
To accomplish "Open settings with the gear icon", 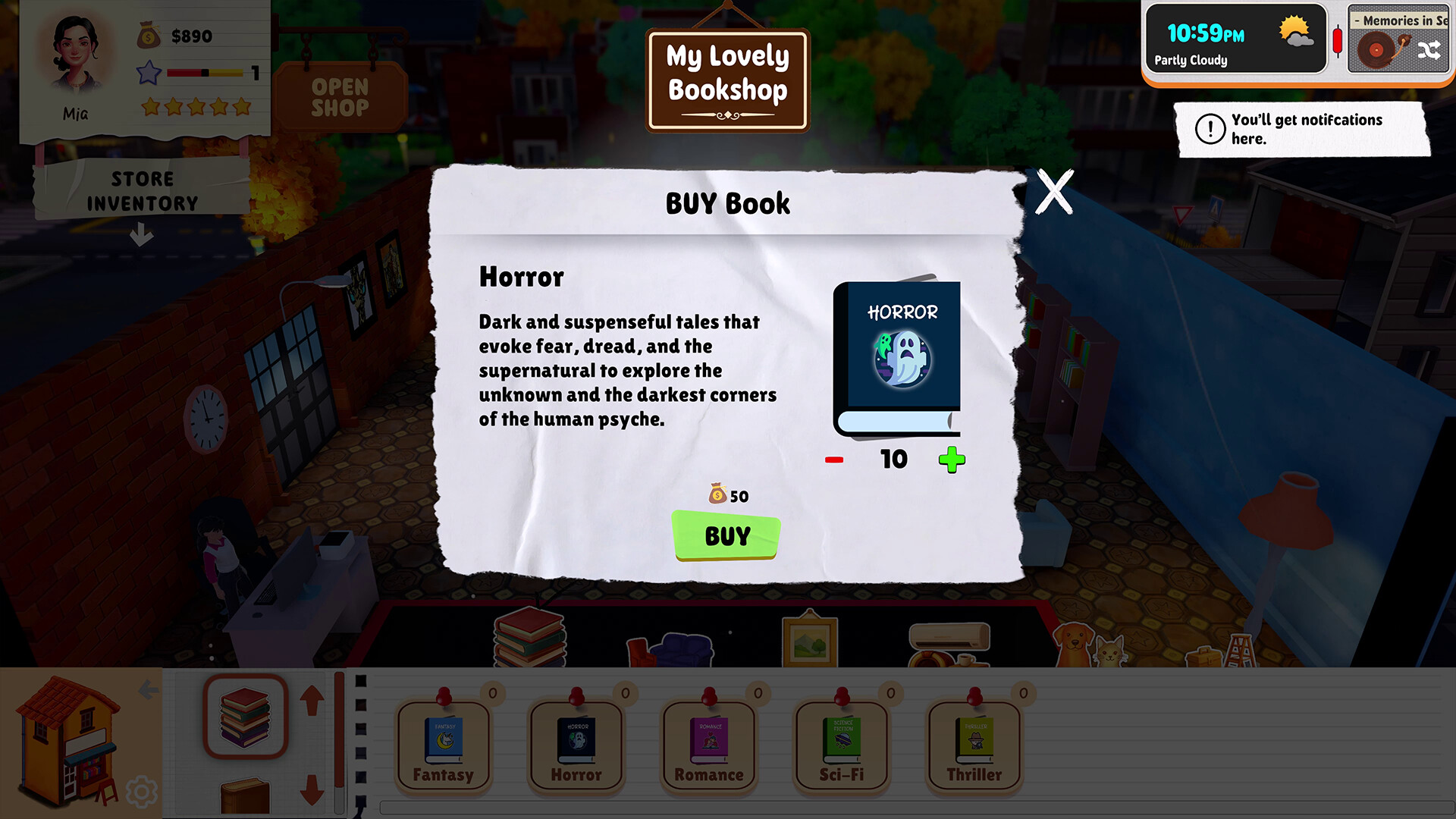I will pos(143,791).
